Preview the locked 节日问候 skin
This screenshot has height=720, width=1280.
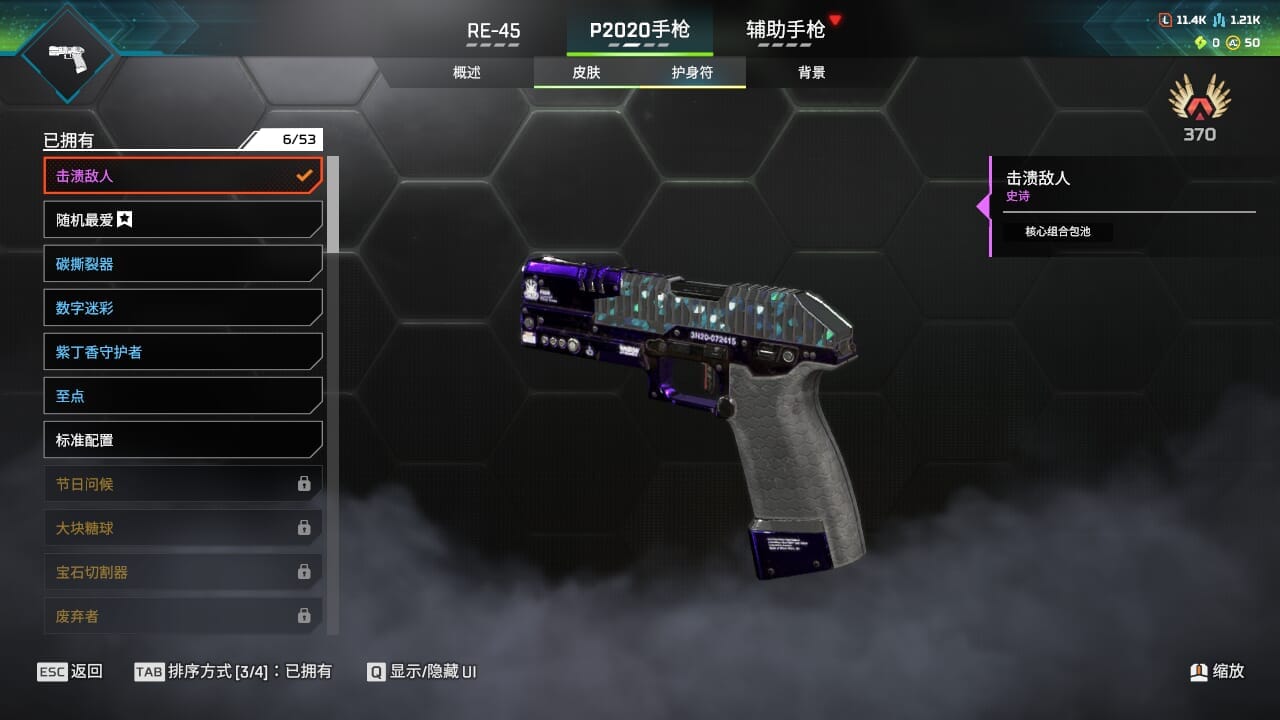point(183,484)
